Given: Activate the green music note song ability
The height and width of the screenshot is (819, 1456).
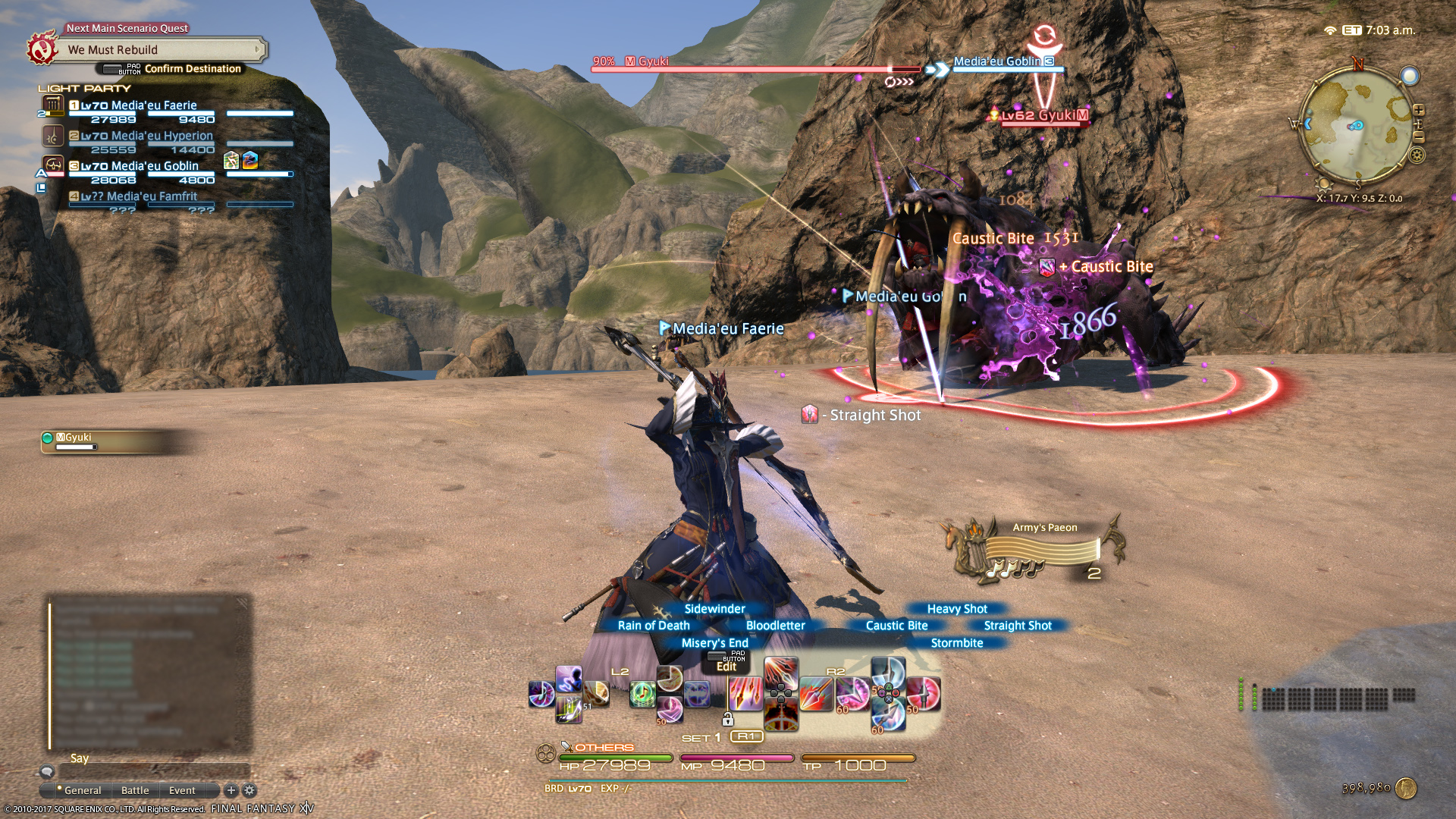Looking at the screenshot, I should (x=642, y=694).
